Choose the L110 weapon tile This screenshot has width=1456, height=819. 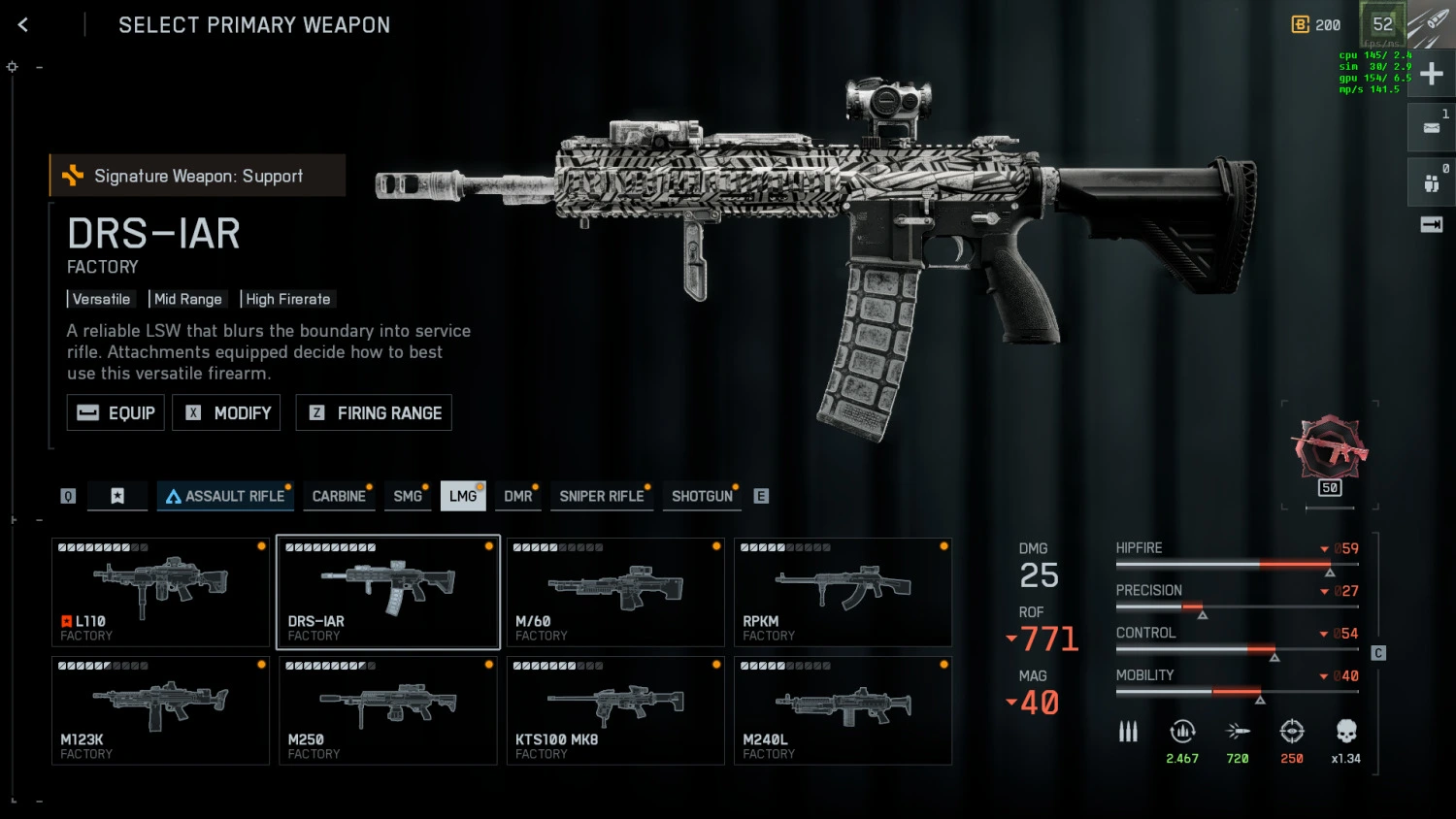pyautogui.click(x=160, y=592)
